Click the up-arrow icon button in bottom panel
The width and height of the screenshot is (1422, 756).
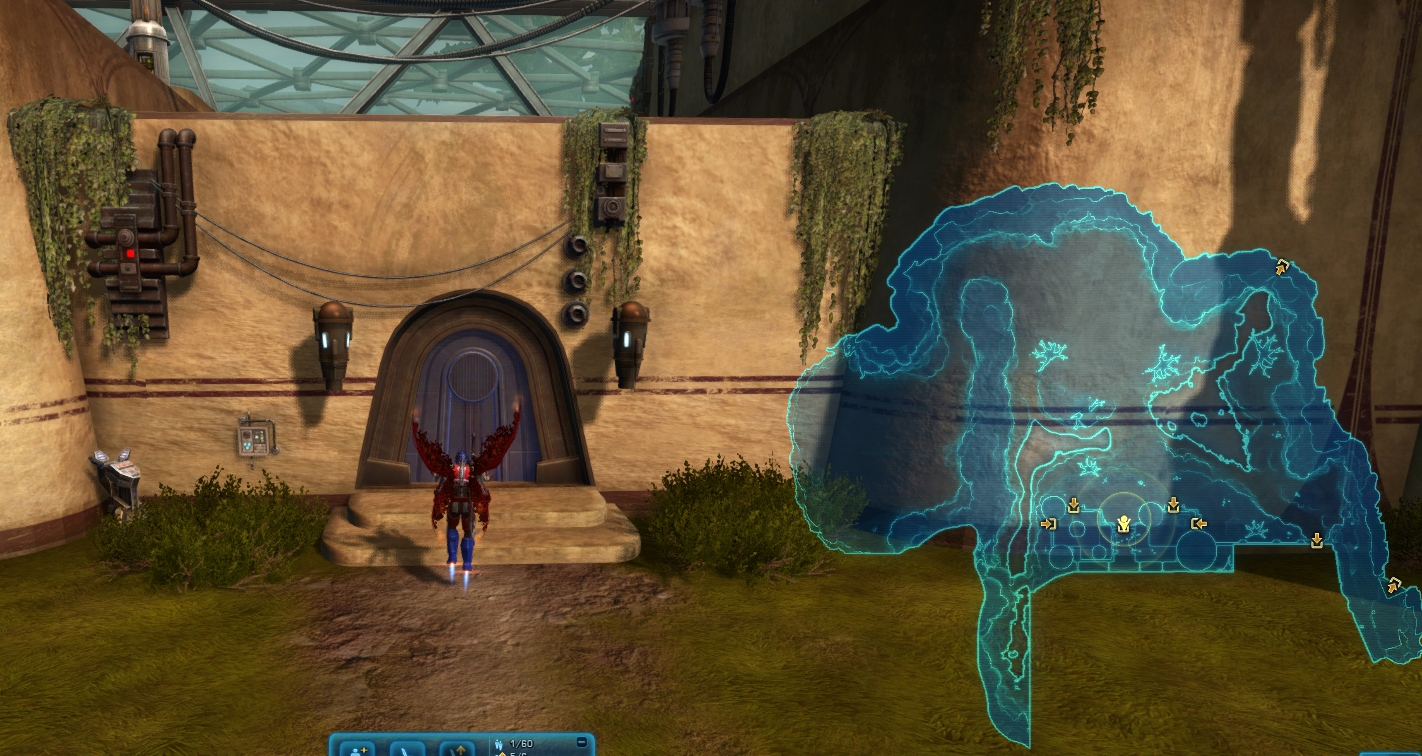457,747
